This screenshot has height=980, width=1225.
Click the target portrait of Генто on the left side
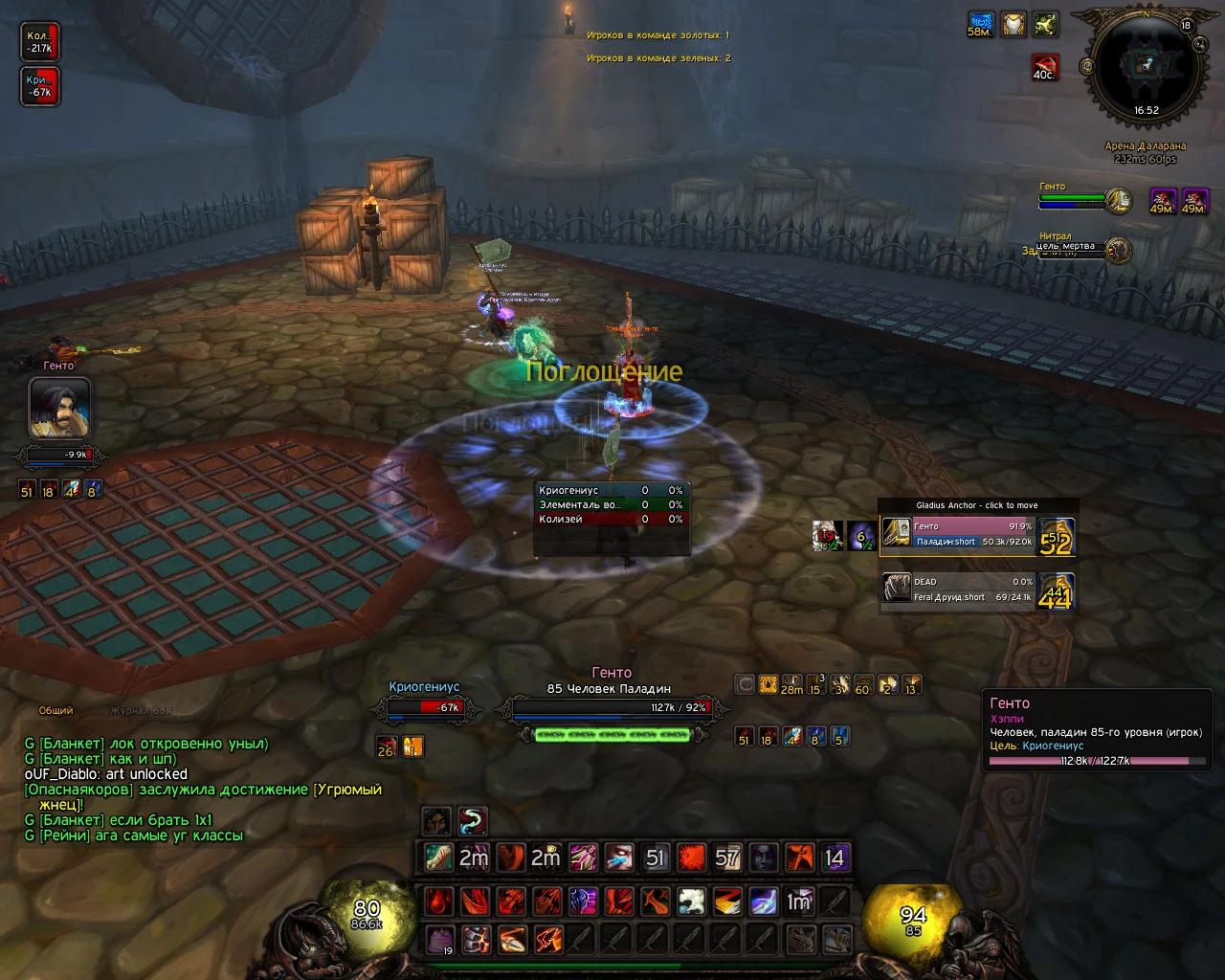pos(59,408)
